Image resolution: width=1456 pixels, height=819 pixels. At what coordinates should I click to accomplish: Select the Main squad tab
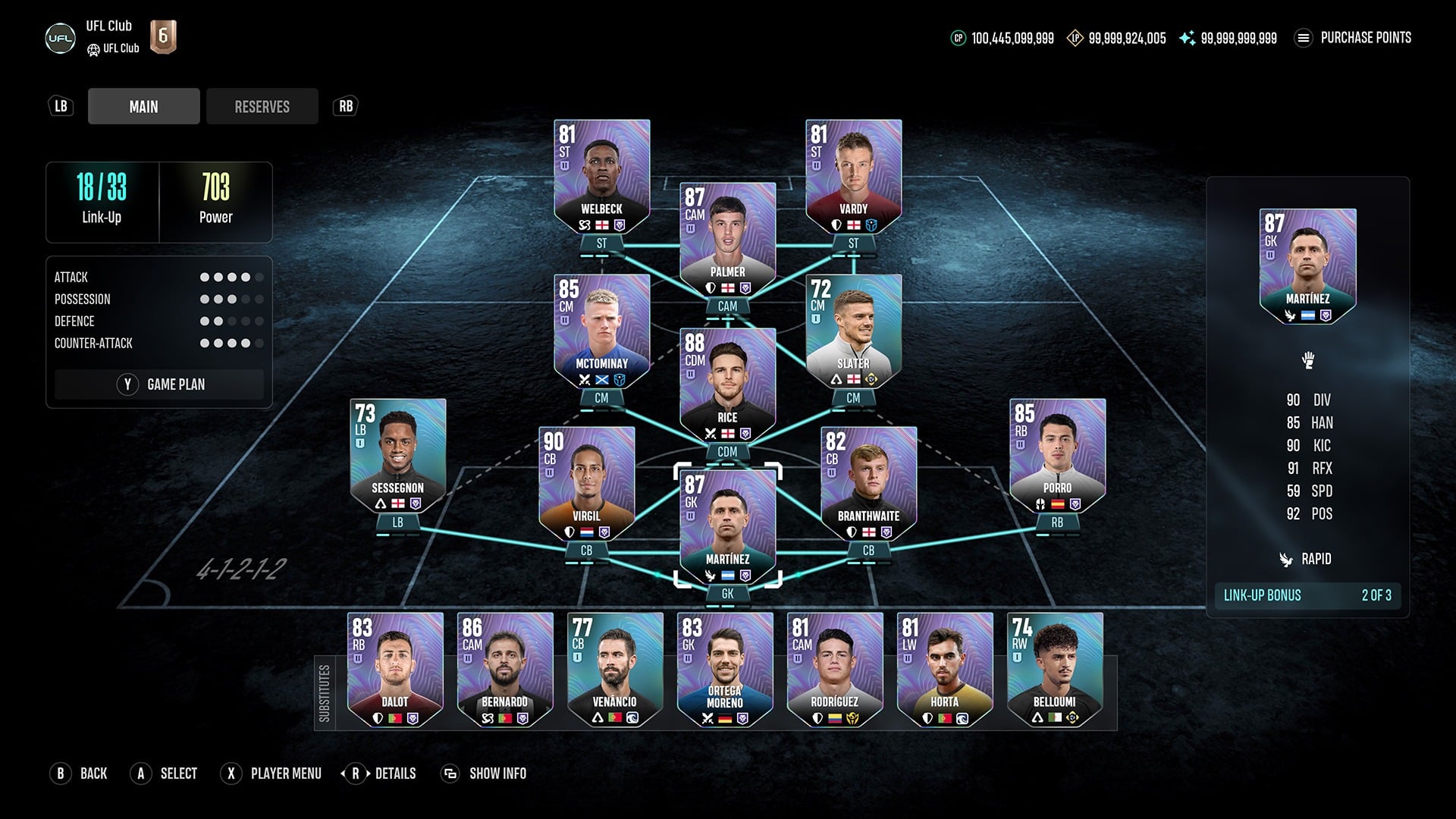tap(143, 106)
